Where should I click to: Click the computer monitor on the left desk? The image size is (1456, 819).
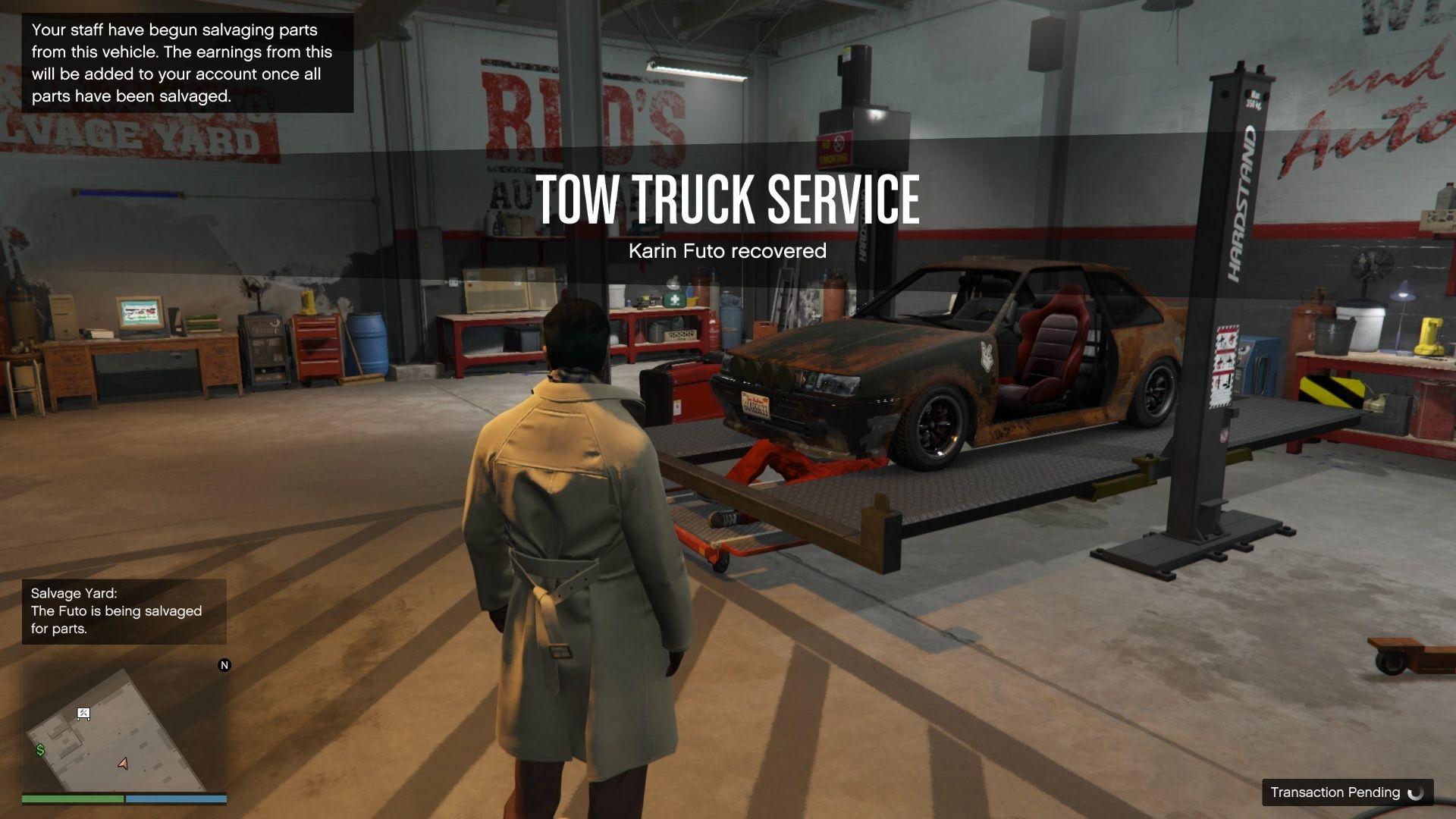point(140,315)
